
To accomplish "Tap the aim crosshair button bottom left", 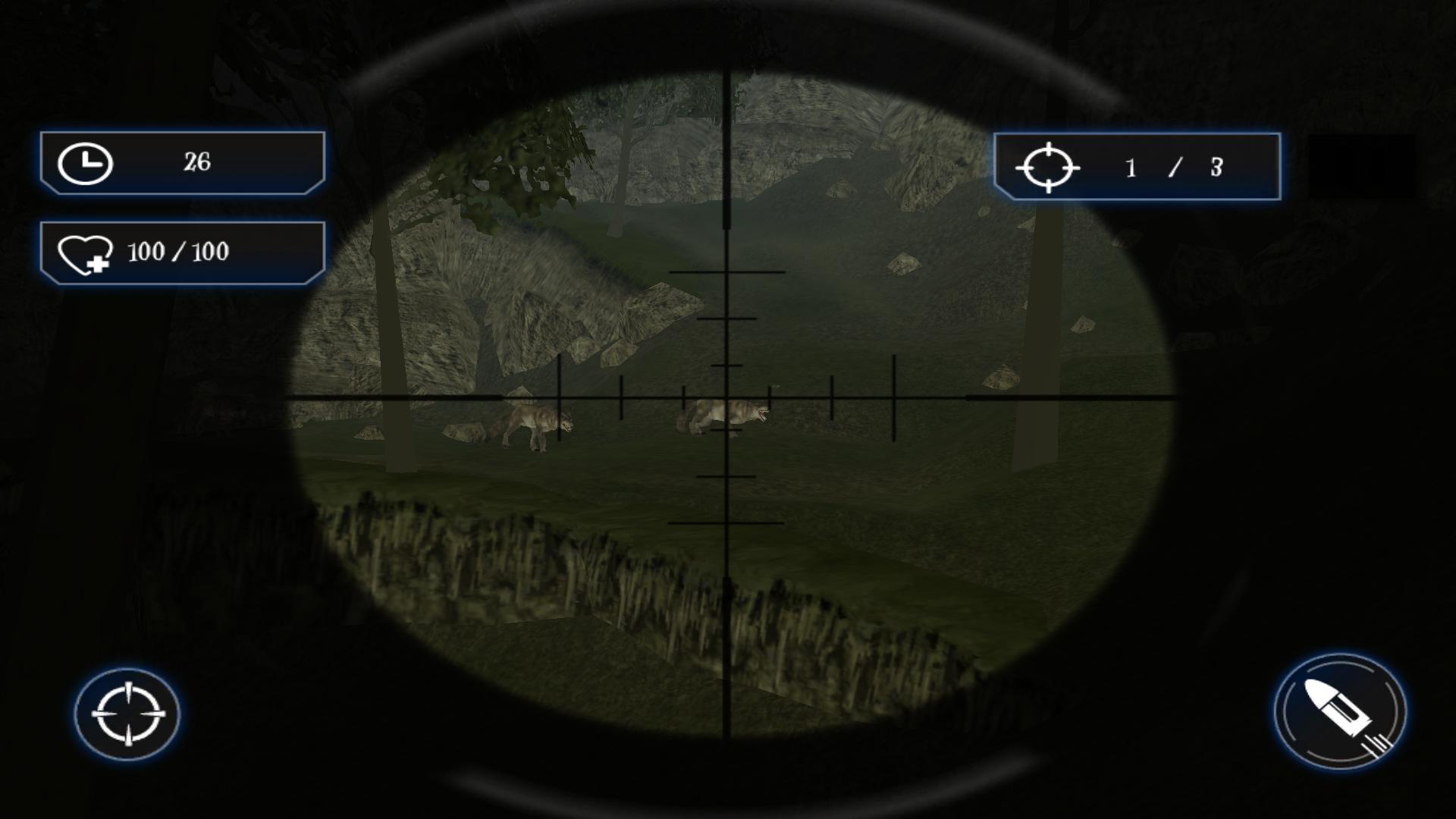I will point(130,716).
